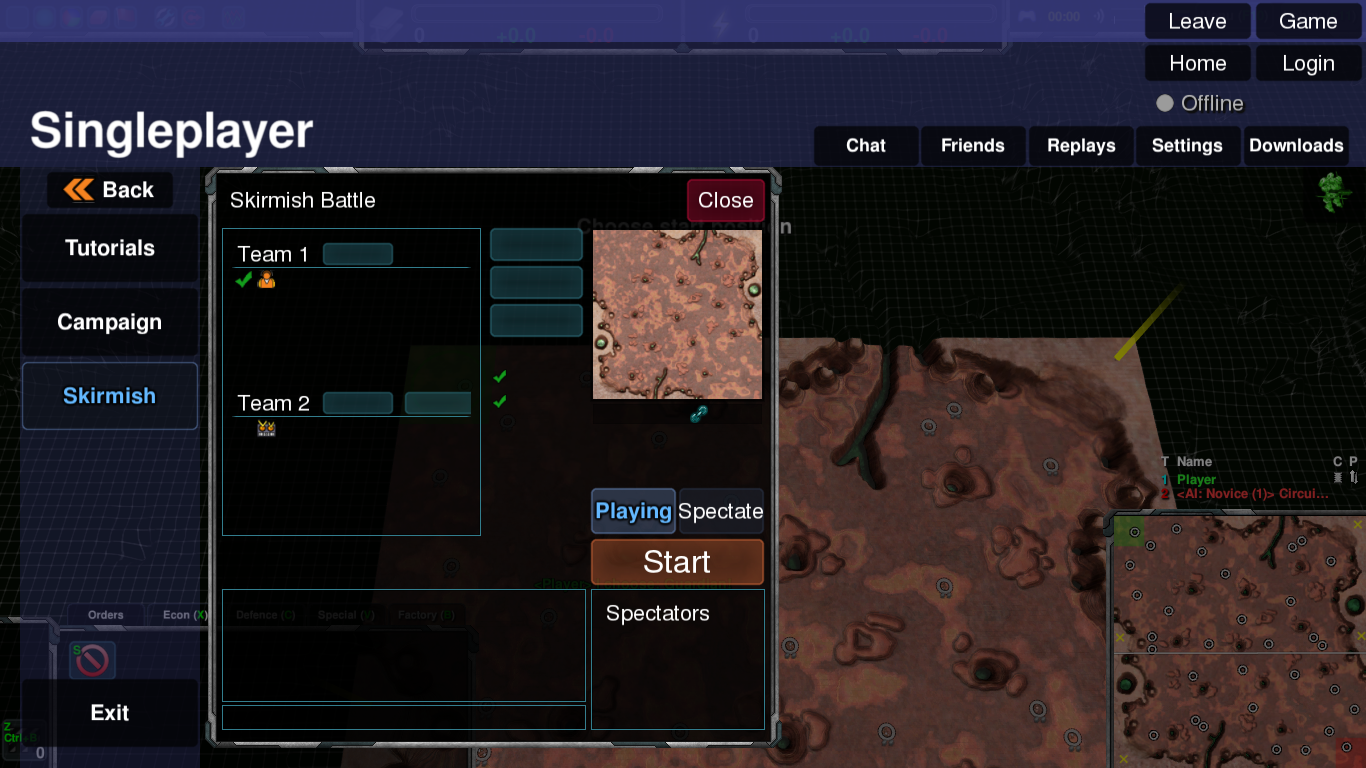Switch to Spectate mode
Image resolution: width=1366 pixels, height=768 pixels.
point(721,511)
